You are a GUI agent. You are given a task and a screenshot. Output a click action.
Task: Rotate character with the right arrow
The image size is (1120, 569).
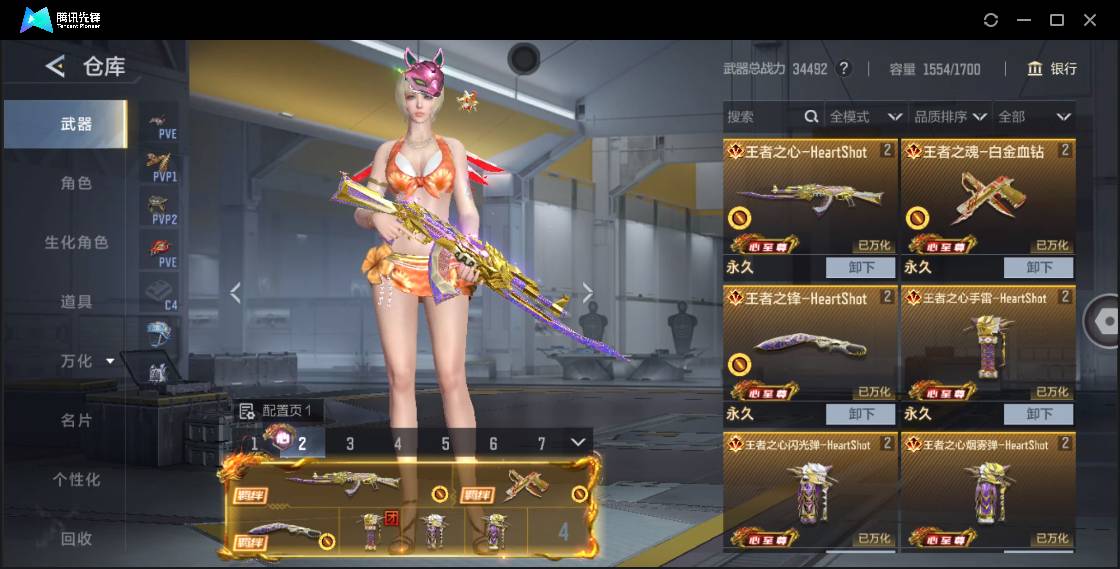[588, 292]
